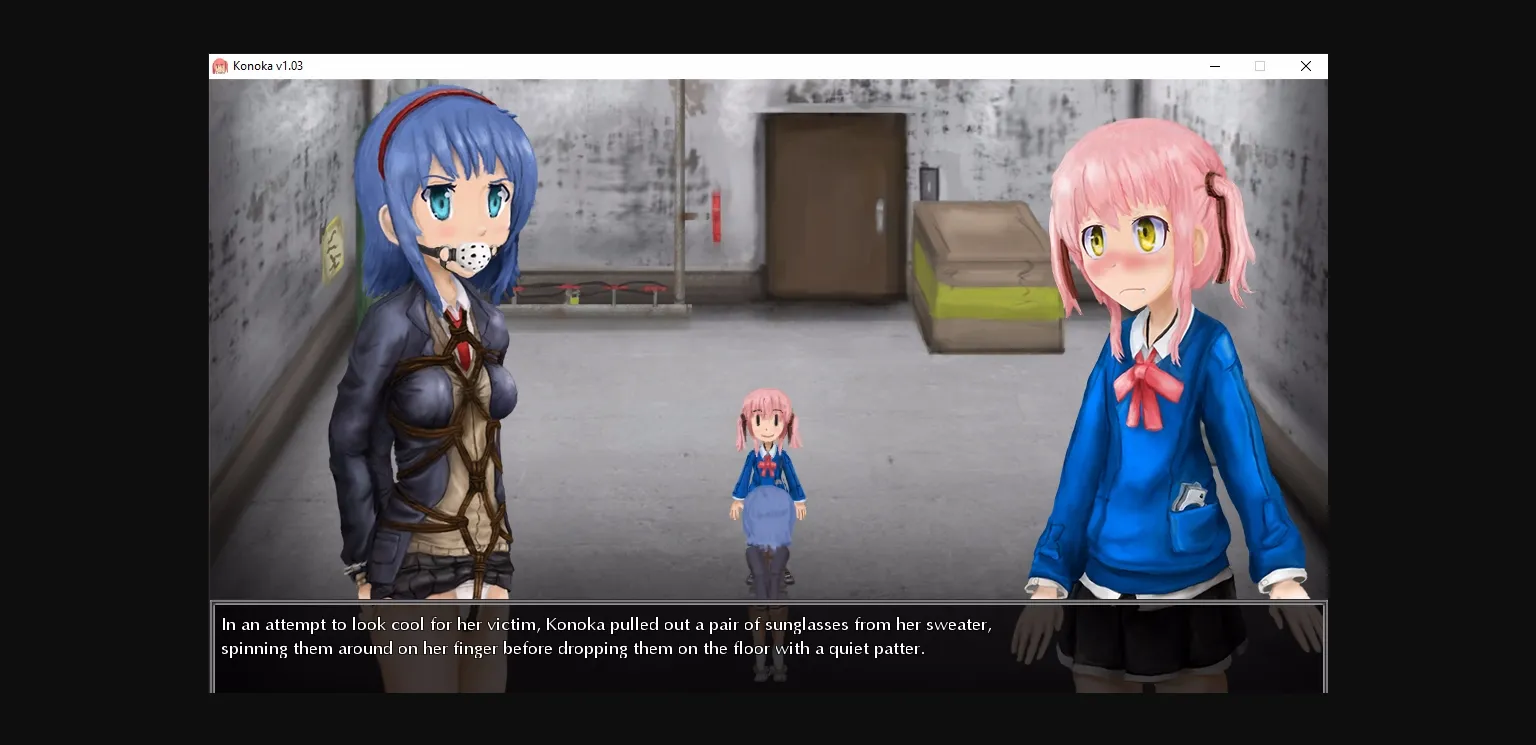Click the small switch panel beside the door
This screenshot has width=1536, height=745.
[929, 185]
